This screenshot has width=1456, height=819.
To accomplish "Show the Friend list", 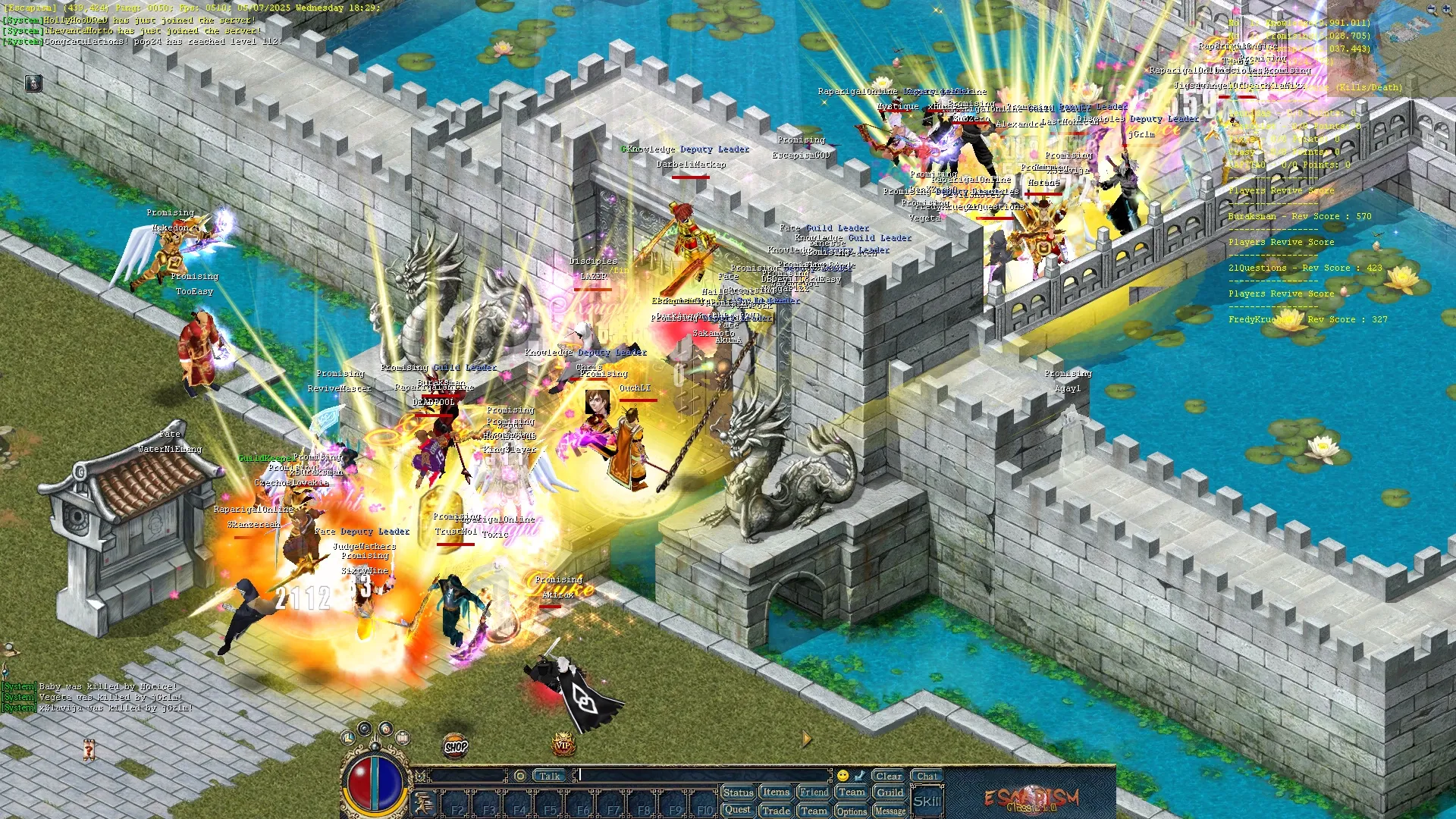I will pos(814,792).
